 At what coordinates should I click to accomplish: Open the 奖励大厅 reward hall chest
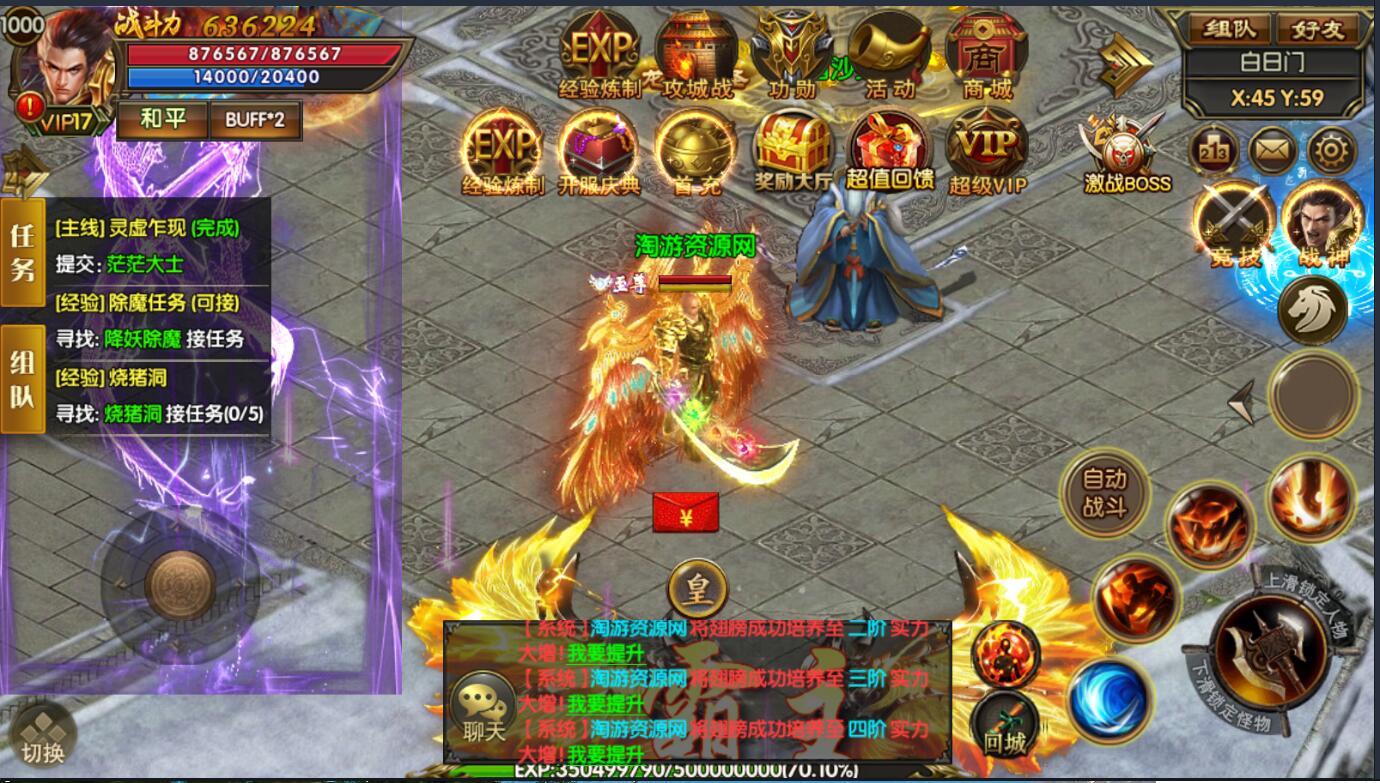click(792, 150)
